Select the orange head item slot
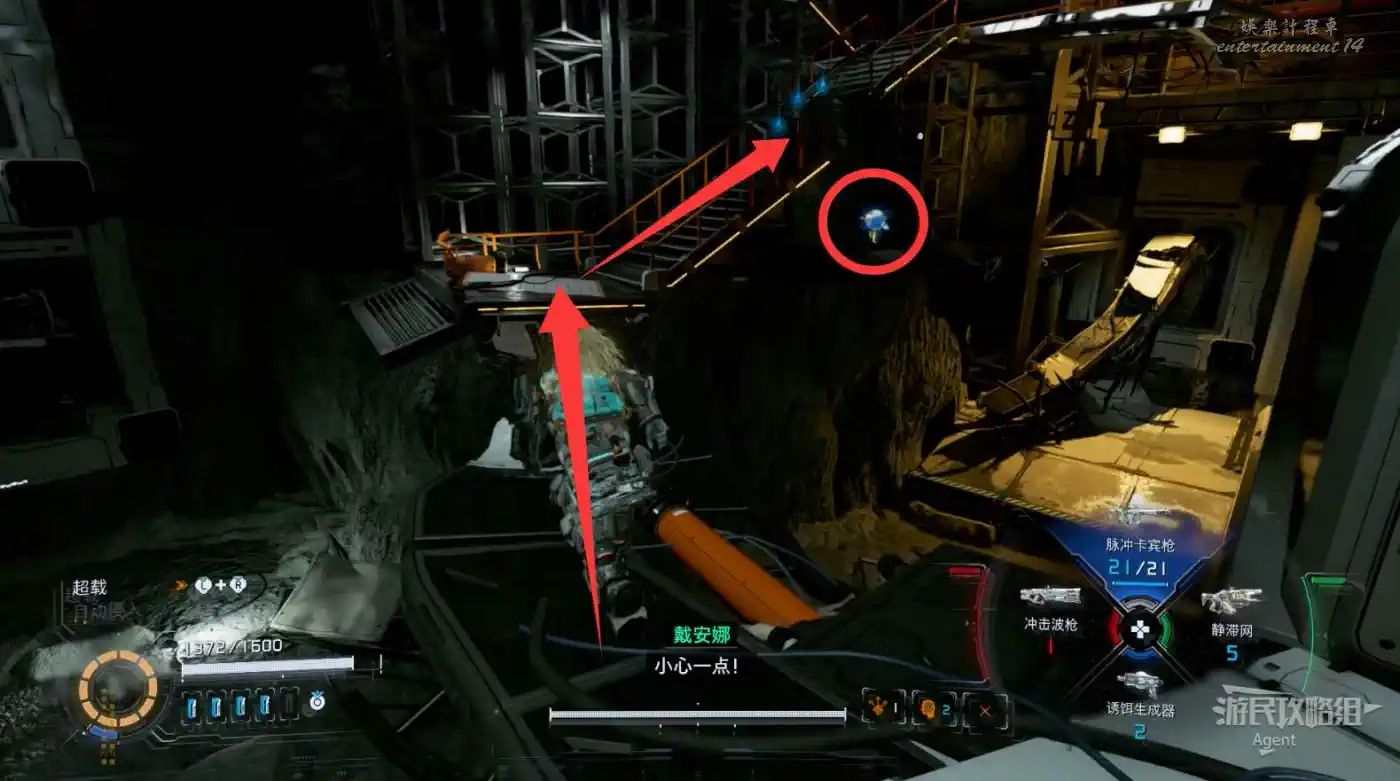1400x781 pixels. coord(932,709)
